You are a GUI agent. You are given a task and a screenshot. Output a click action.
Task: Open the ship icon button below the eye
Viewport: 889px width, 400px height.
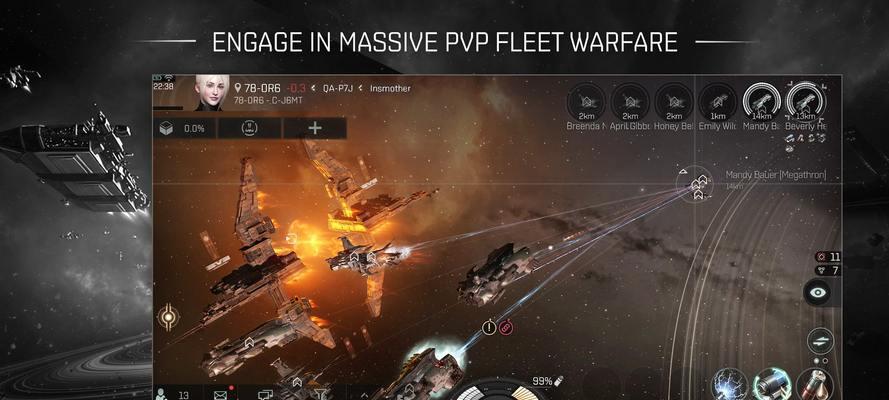820,340
